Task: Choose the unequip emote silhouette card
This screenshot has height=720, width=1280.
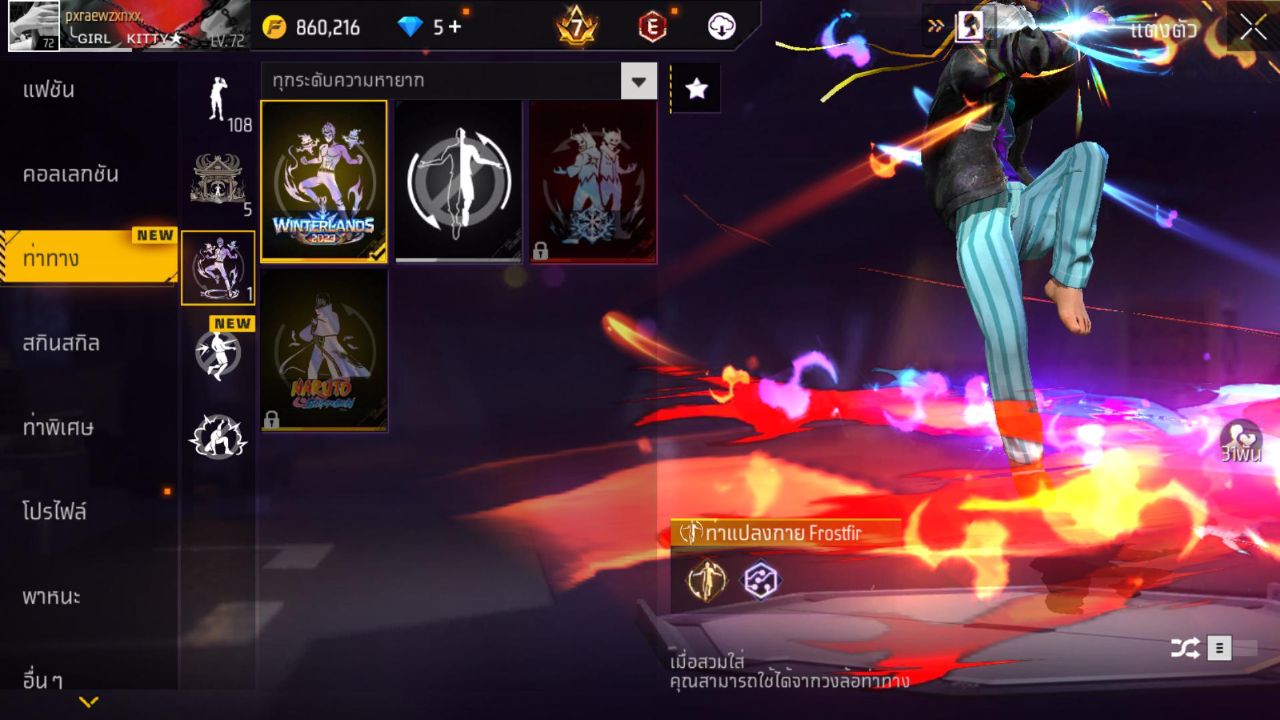Action: coord(458,181)
